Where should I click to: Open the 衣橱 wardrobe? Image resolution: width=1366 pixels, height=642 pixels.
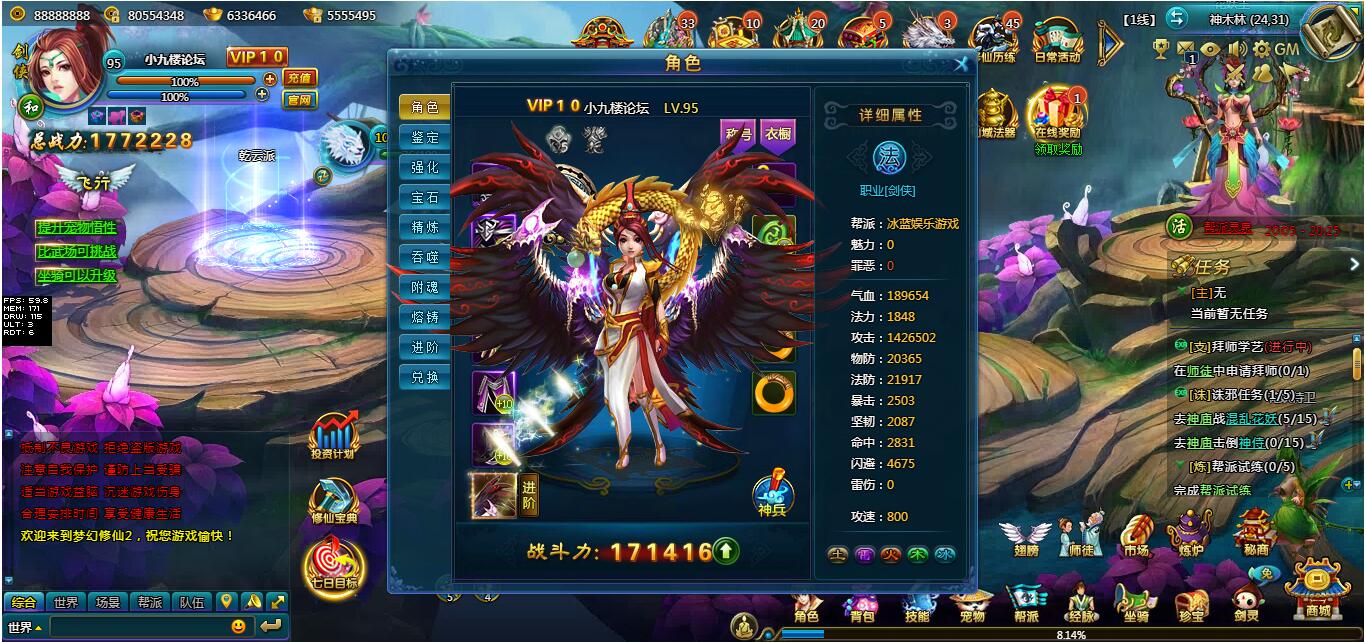coord(777,135)
